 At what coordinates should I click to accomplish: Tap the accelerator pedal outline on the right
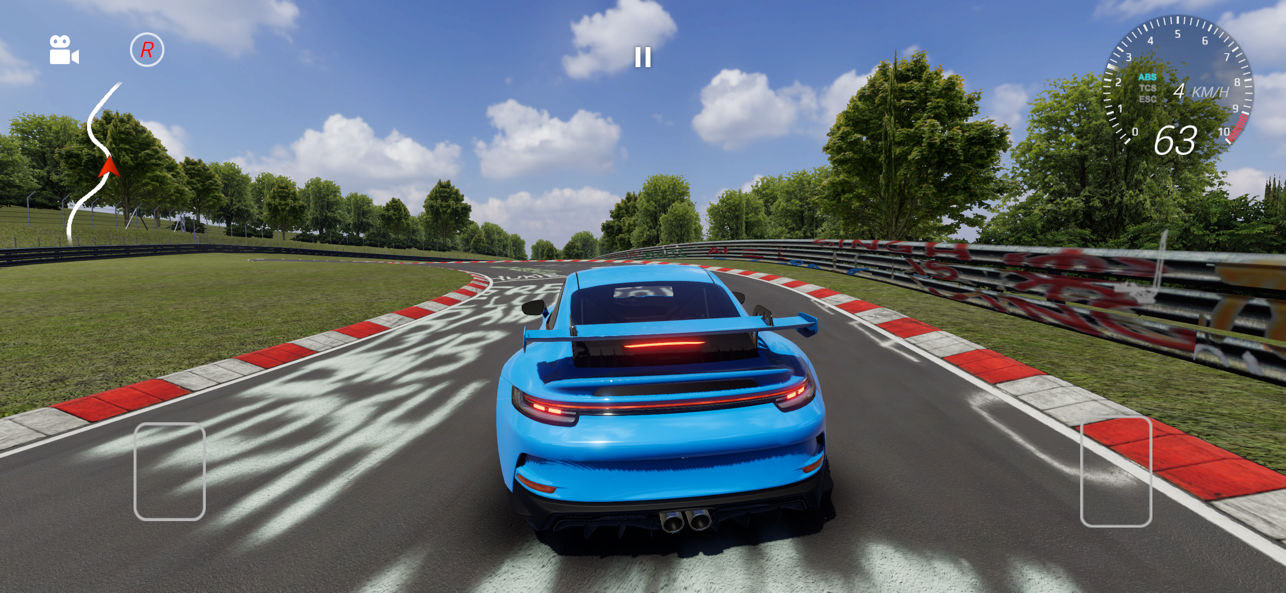click(1115, 471)
